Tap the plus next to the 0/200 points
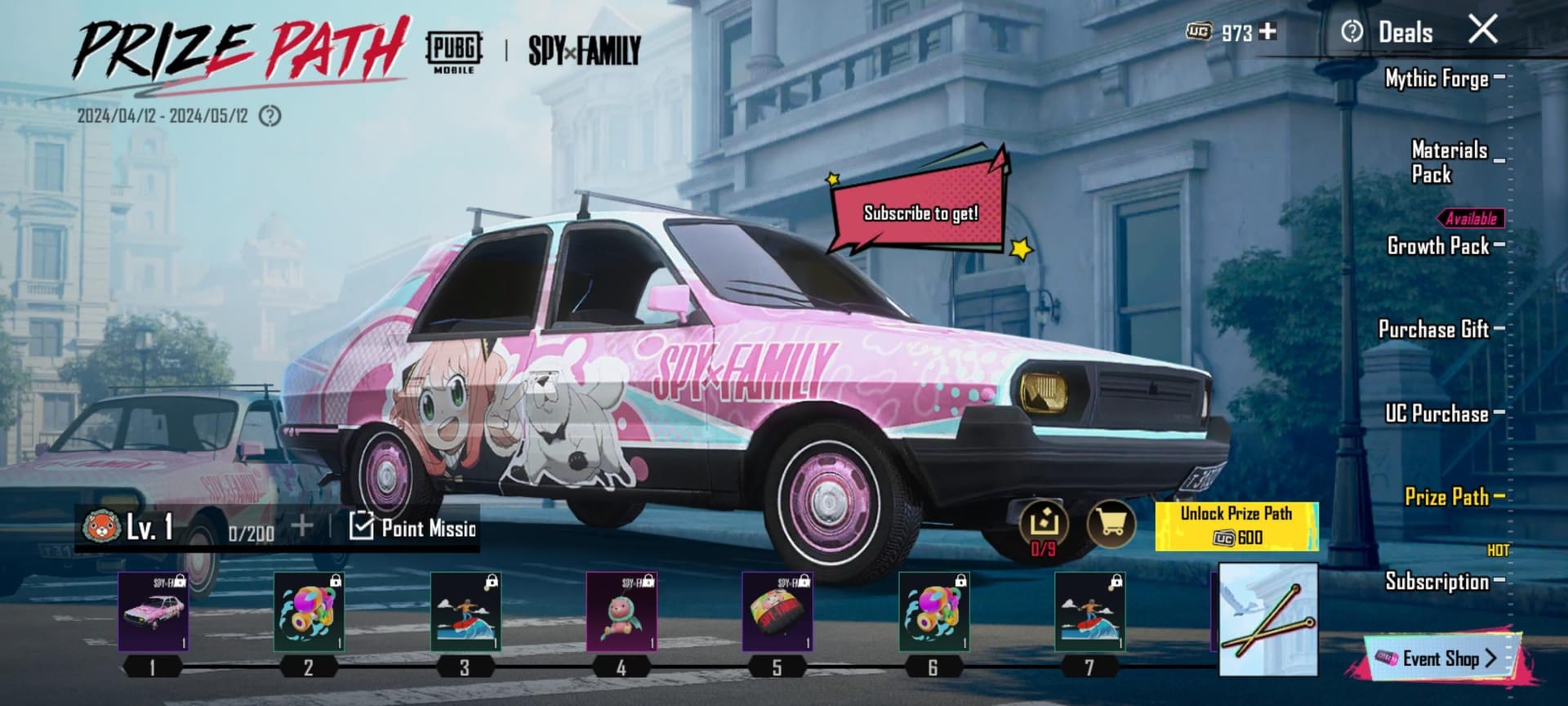1568x706 pixels. coord(302,528)
